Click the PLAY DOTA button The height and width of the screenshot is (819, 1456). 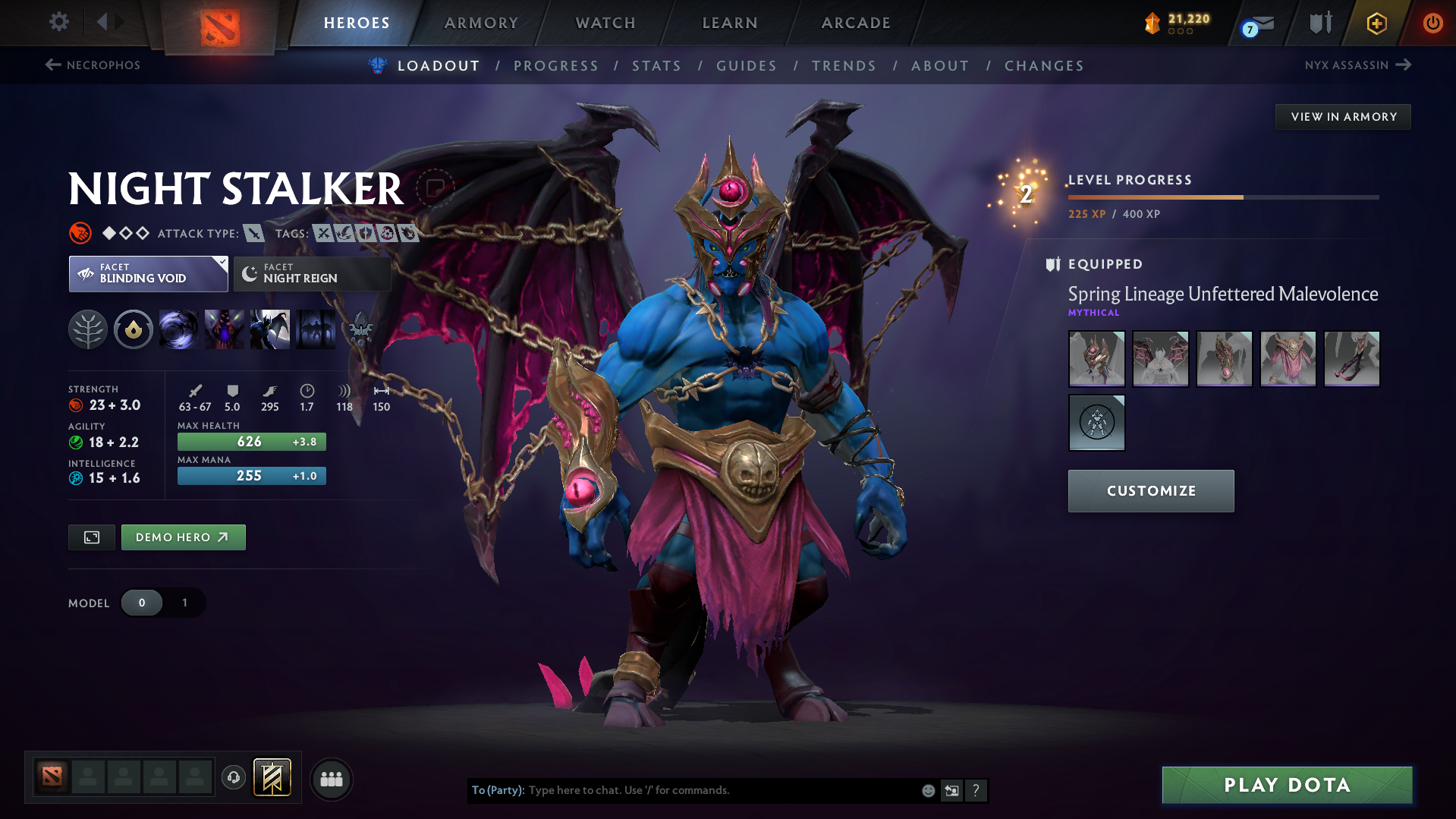pyautogui.click(x=1285, y=785)
